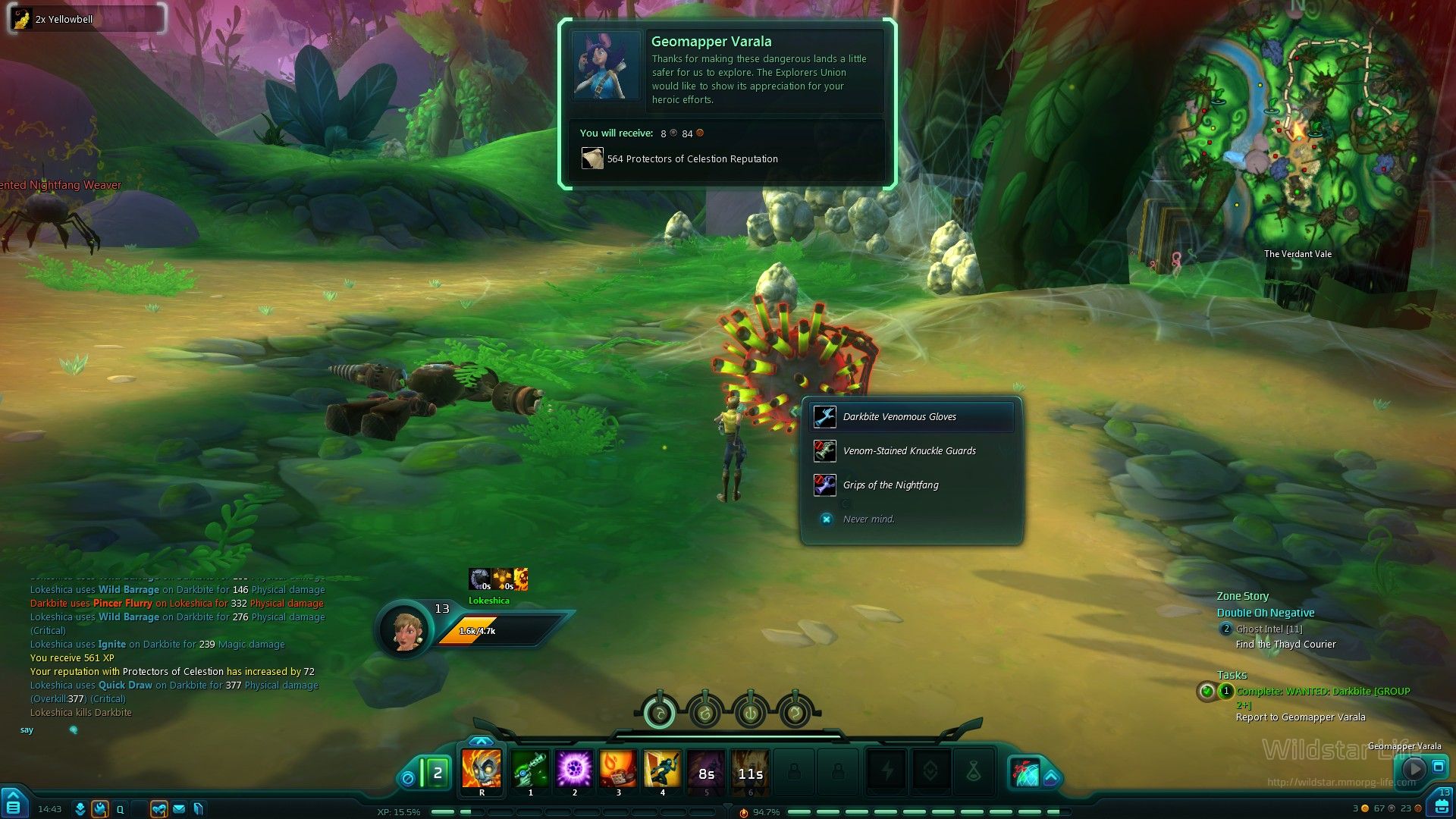This screenshot has width=1456, height=819.
Task: Select the completed WANTED: Darkbite task
Action: (1323, 692)
